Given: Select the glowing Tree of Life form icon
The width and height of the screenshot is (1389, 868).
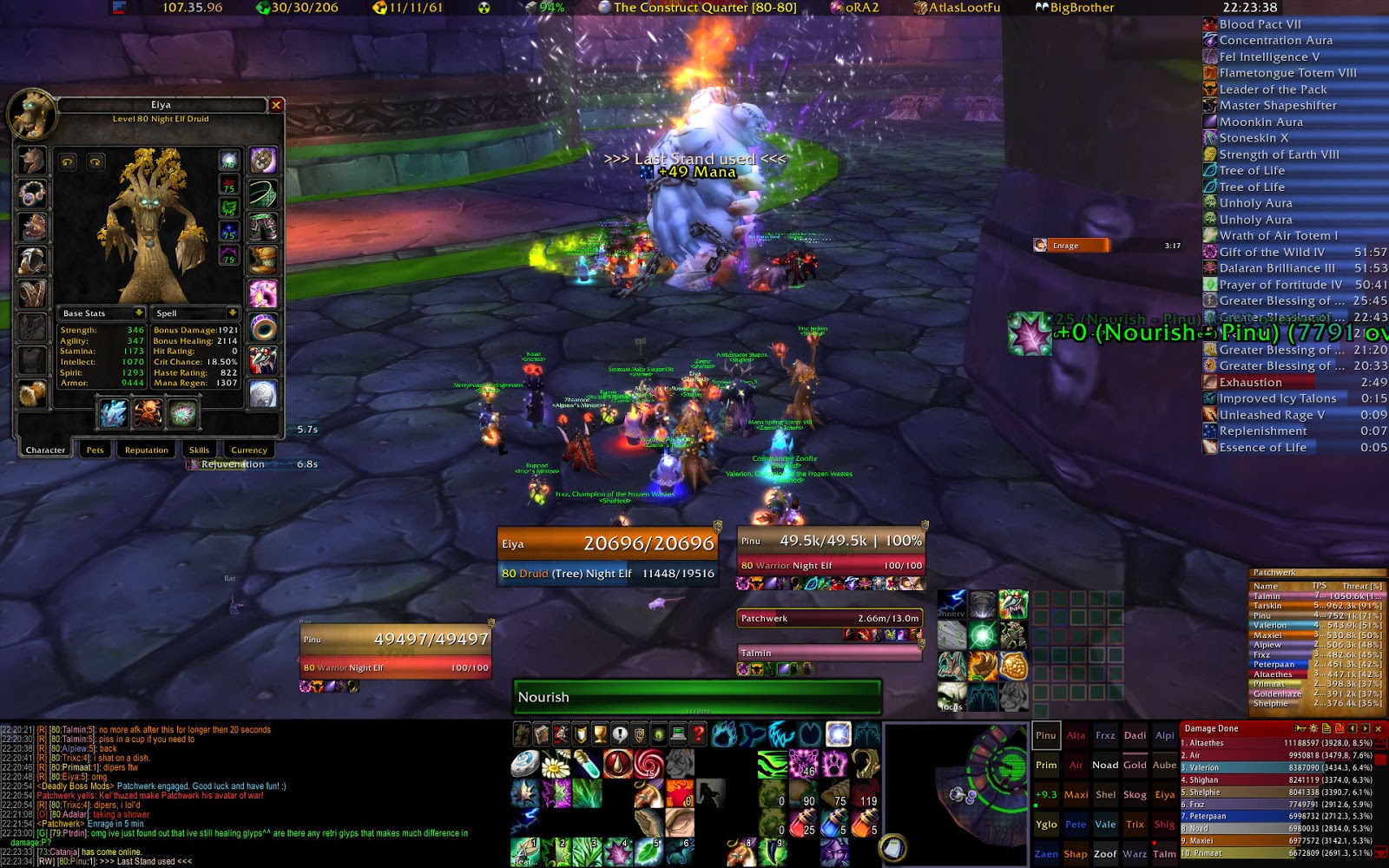Looking at the screenshot, I should click(x=838, y=733).
